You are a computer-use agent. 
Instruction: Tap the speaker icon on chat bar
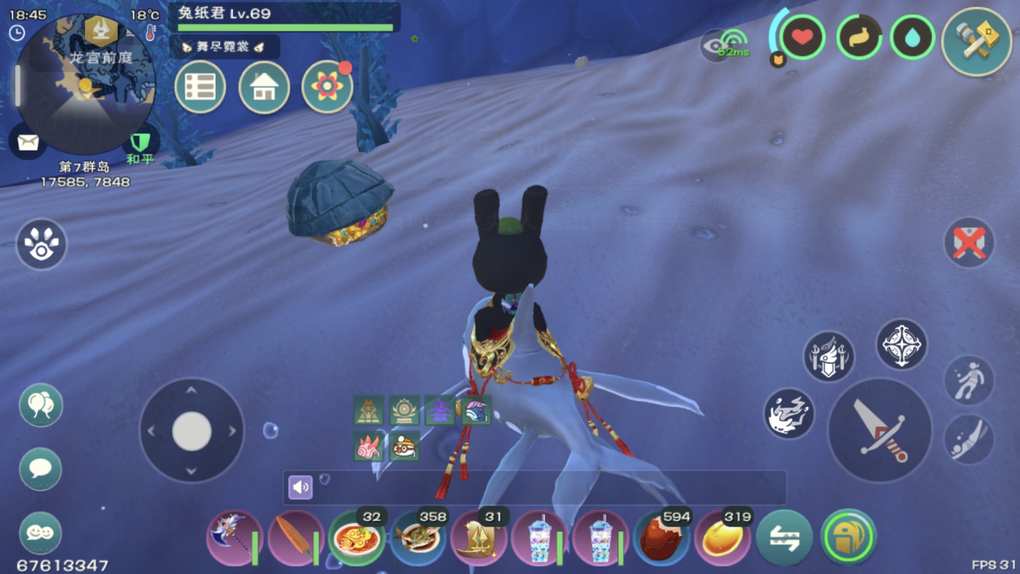300,487
